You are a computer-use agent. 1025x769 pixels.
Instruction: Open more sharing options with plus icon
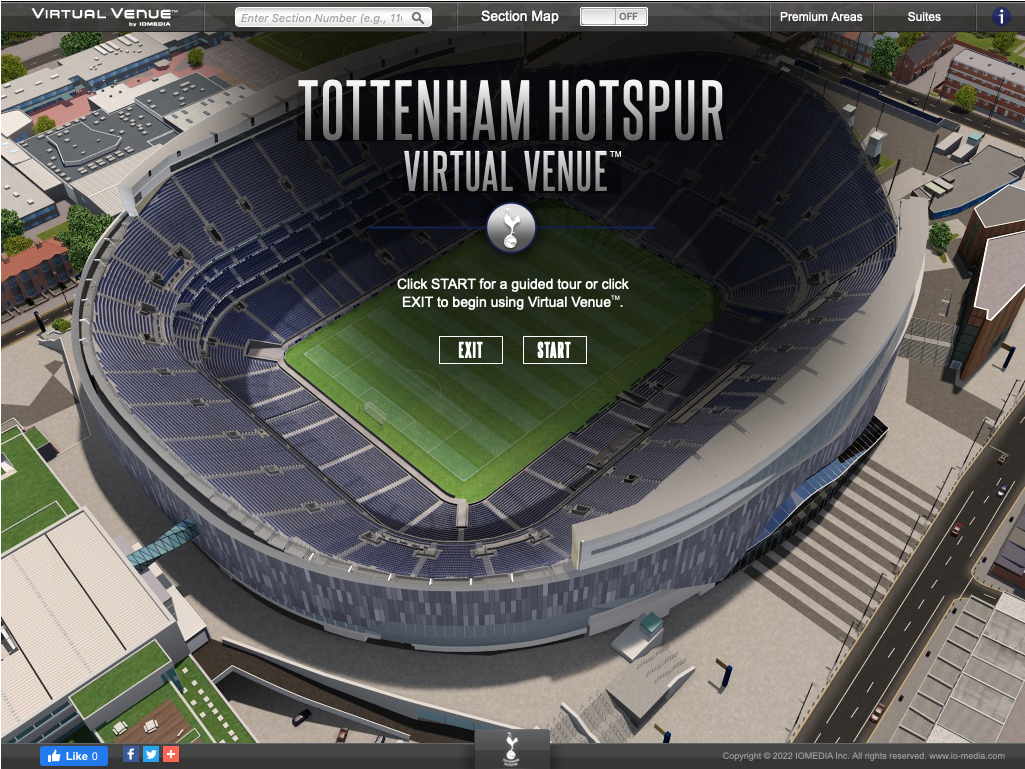171,755
